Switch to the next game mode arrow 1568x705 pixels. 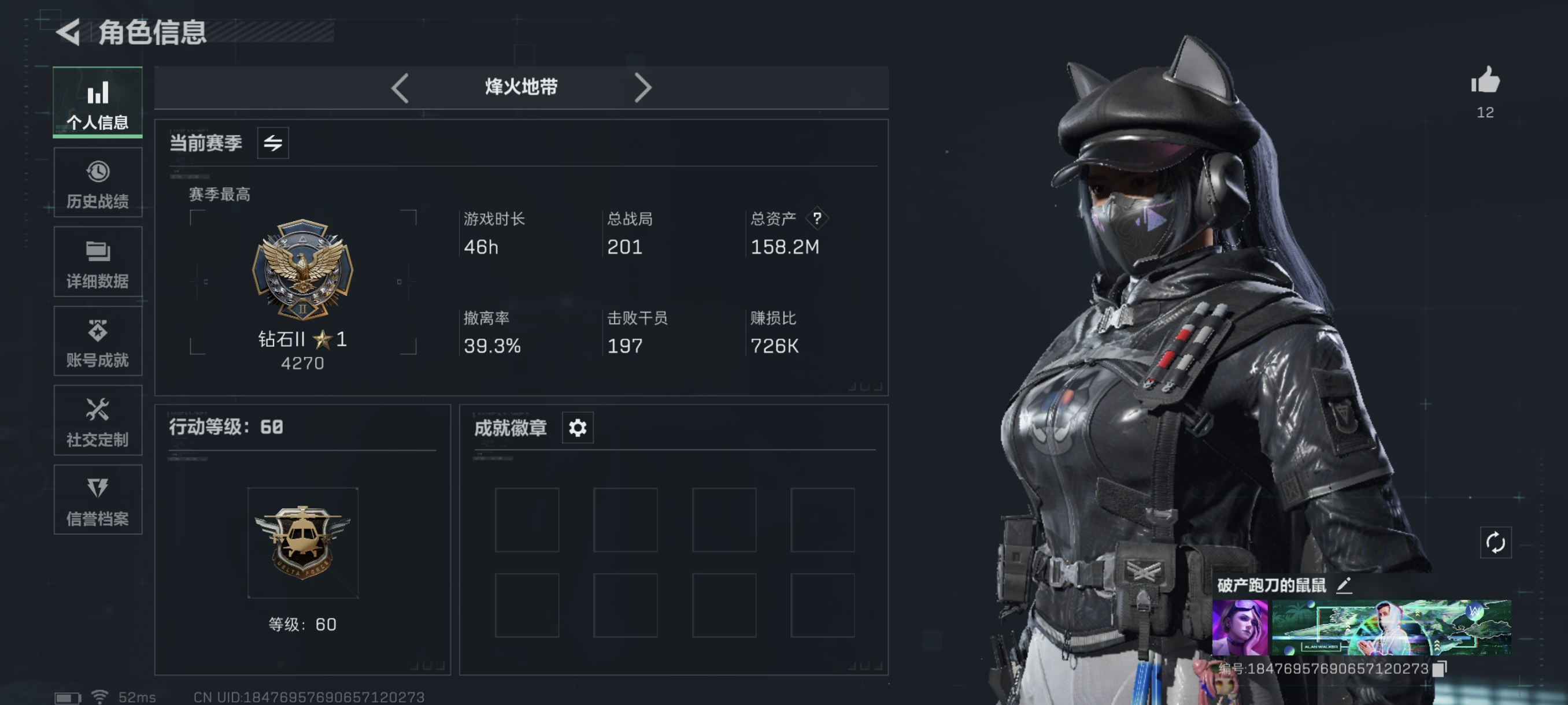[642, 88]
